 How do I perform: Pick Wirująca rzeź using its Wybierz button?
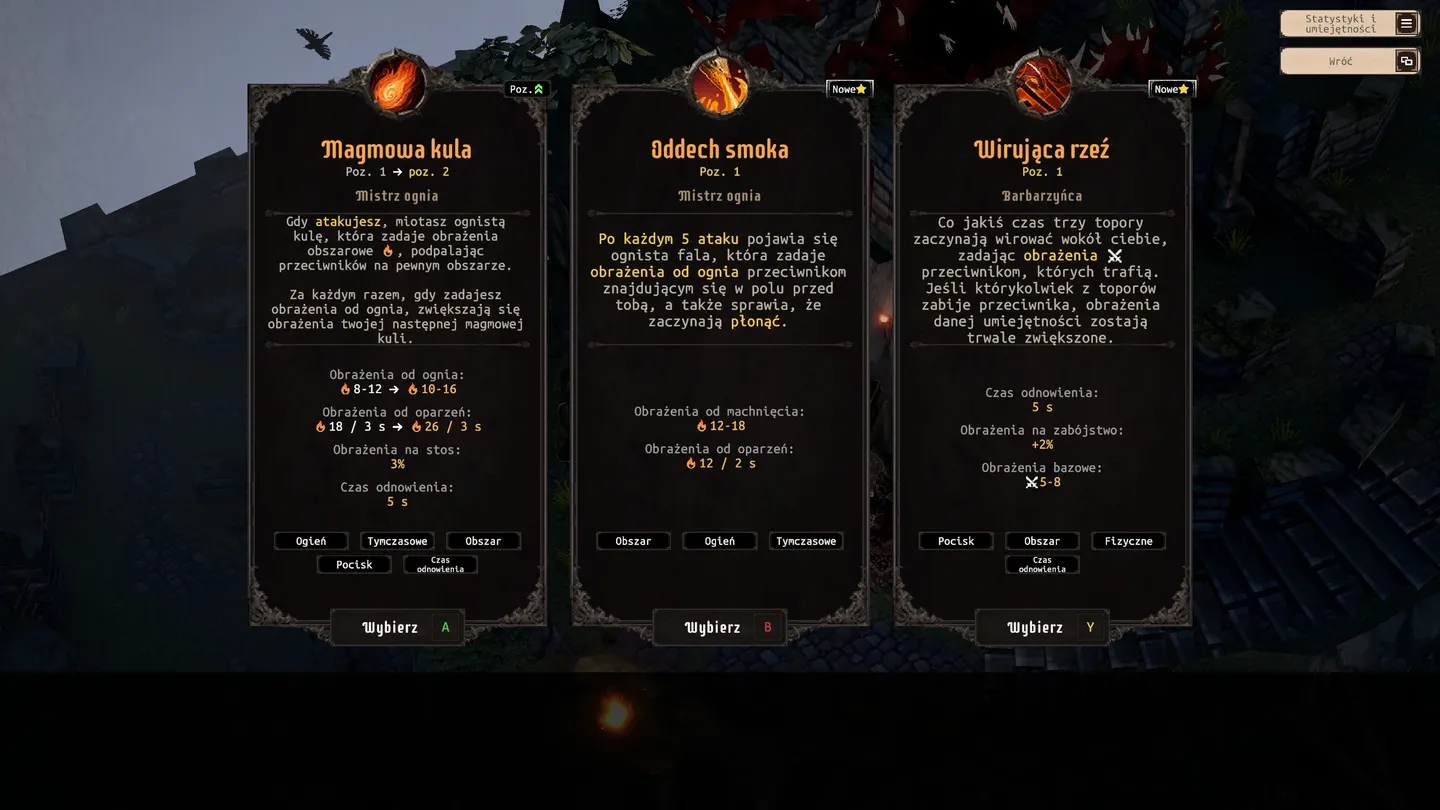[1042, 628]
